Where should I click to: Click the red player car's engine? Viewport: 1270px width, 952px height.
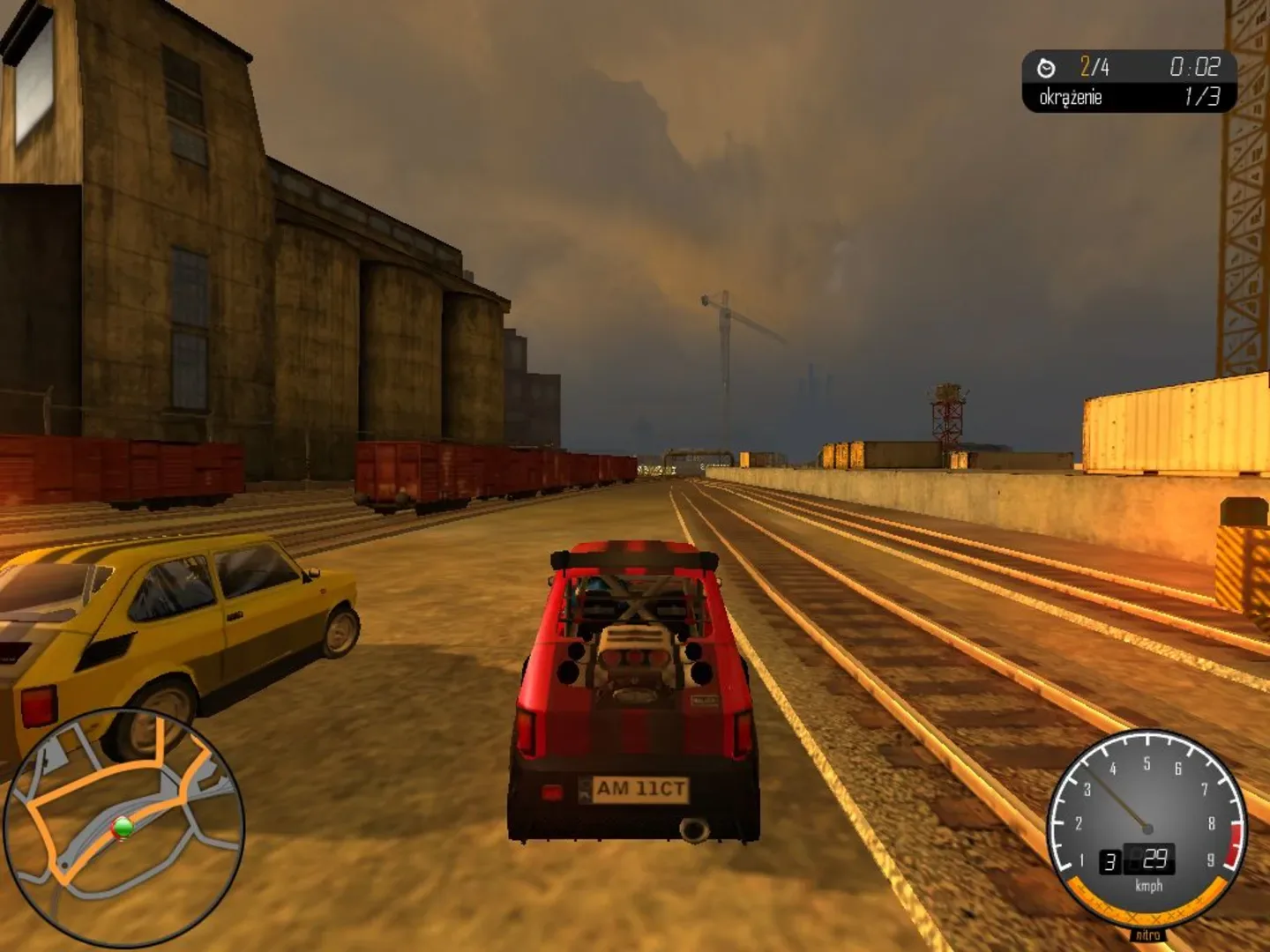click(x=635, y=652)
